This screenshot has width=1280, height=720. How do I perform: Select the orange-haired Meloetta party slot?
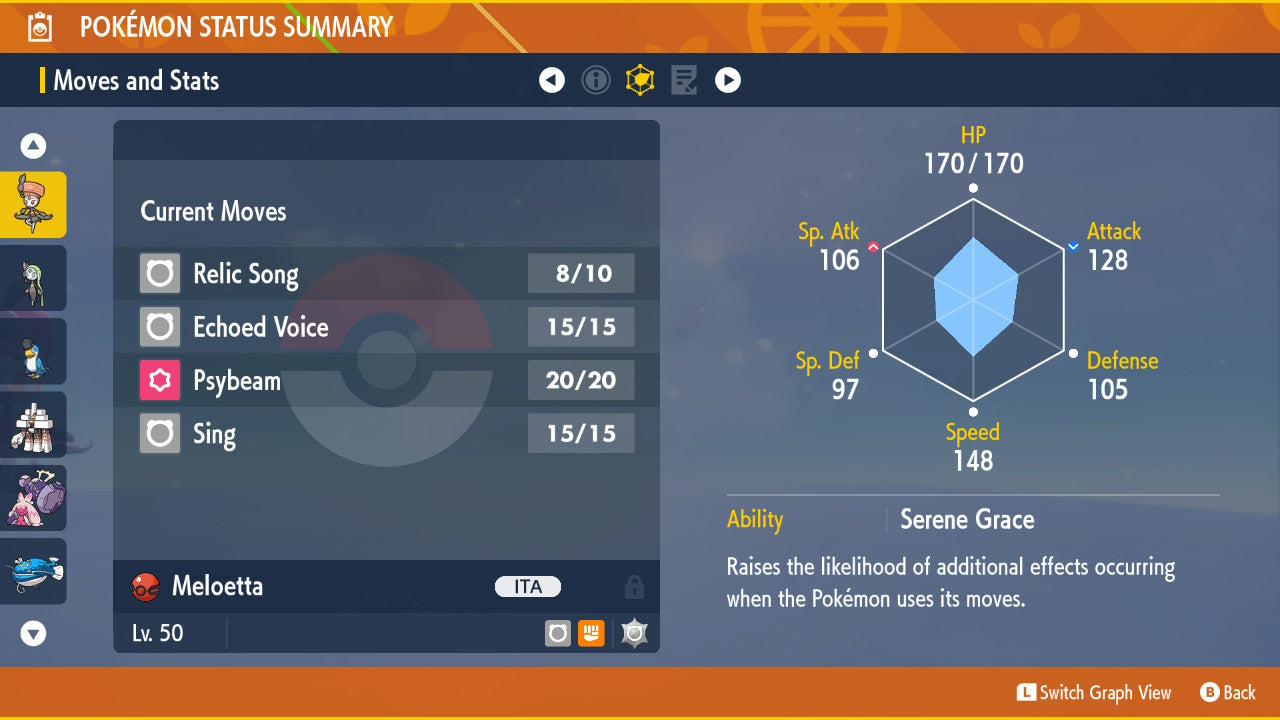[x=34, y=204]
